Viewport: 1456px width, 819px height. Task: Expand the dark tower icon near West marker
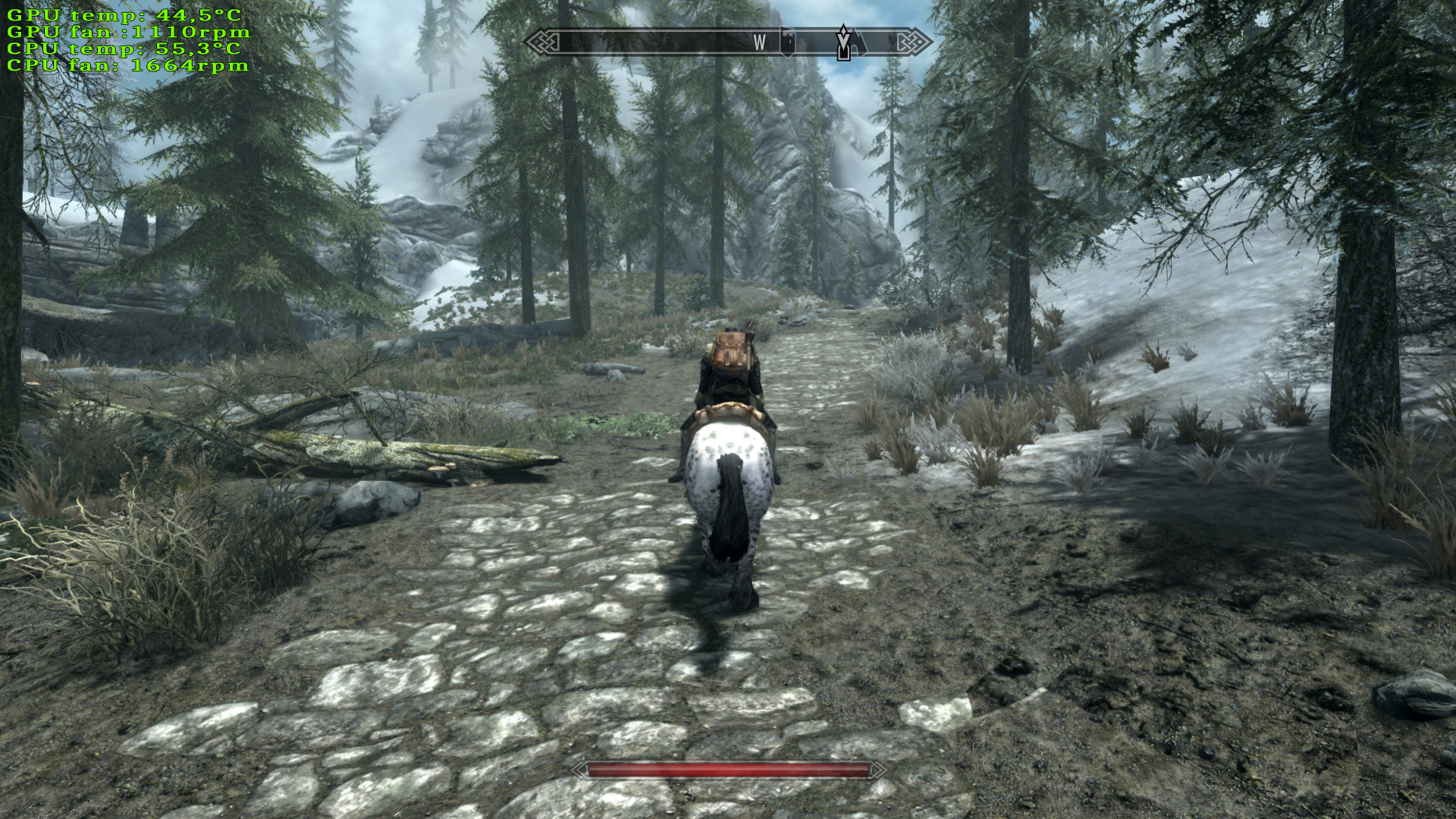pos(786,42)
